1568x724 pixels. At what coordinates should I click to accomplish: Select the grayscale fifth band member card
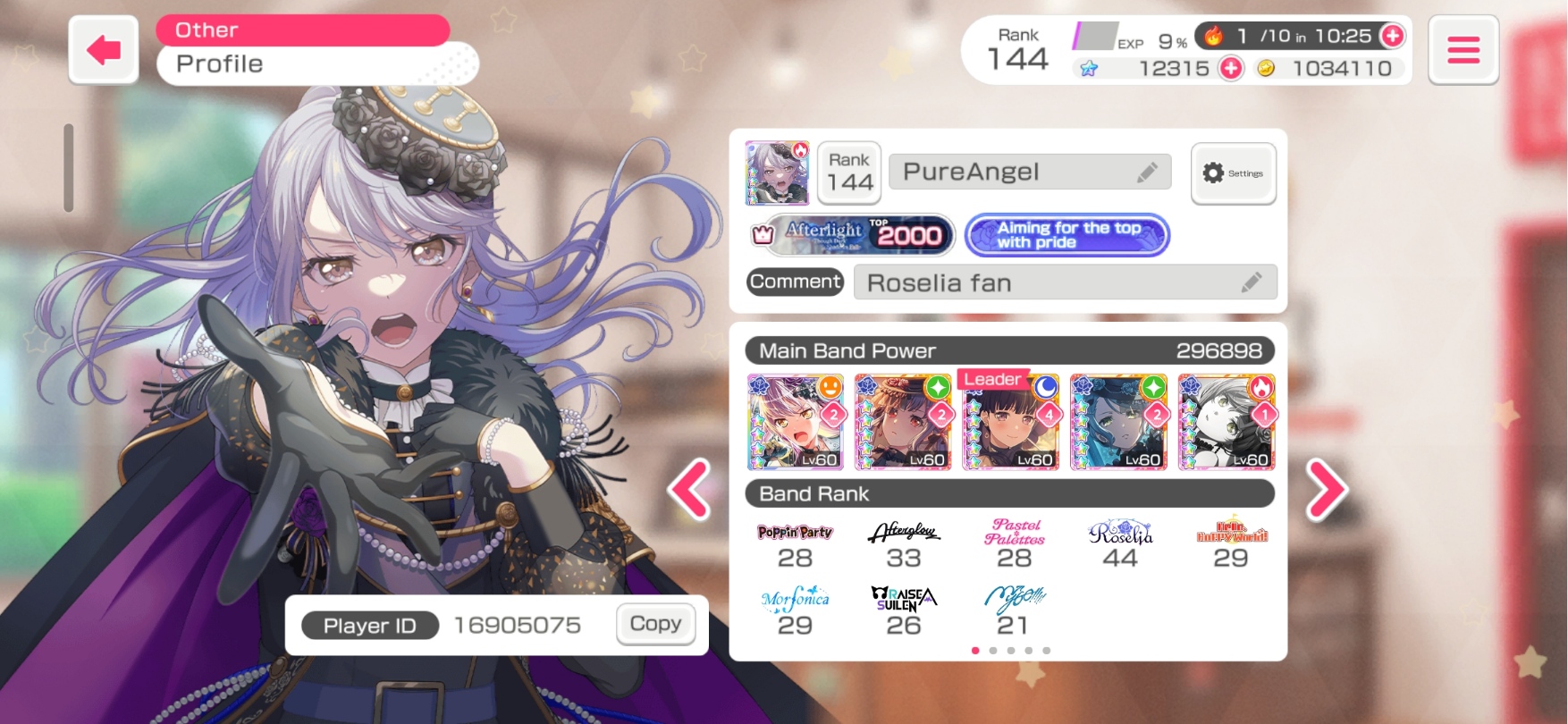[1226, 422]
